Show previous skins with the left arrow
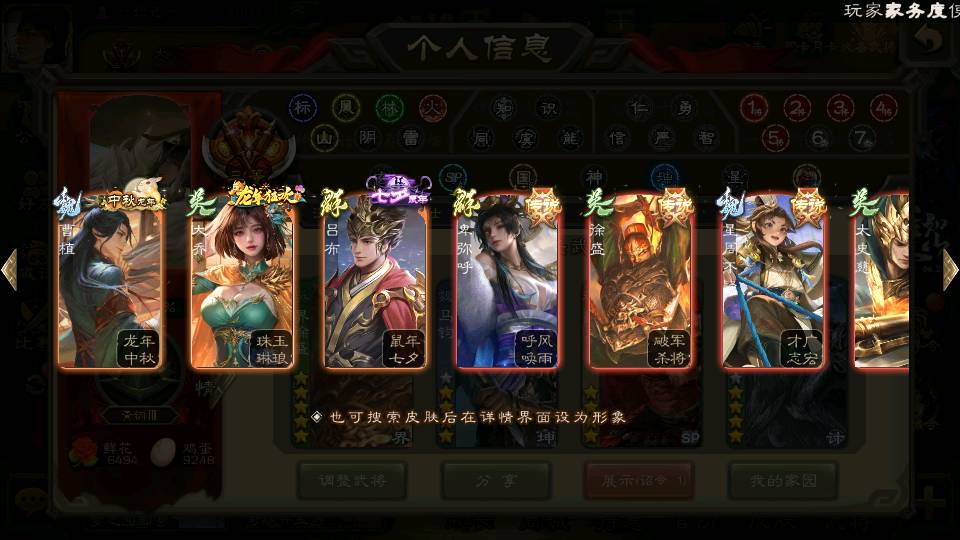This screenshot has height=540, width=960. pos(10,270)
